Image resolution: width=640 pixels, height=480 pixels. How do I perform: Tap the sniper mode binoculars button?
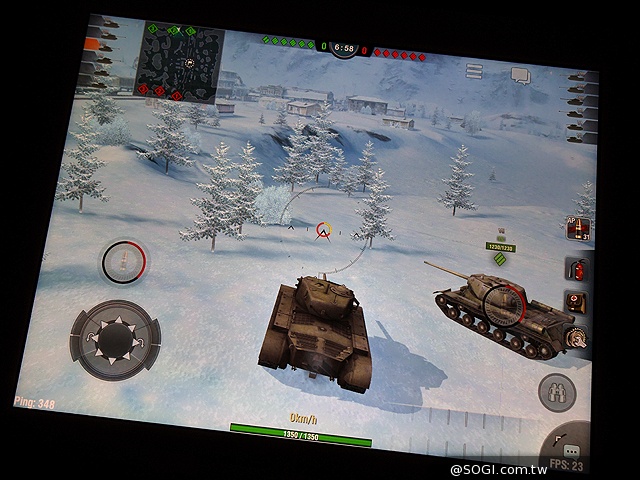click(557, 392)
